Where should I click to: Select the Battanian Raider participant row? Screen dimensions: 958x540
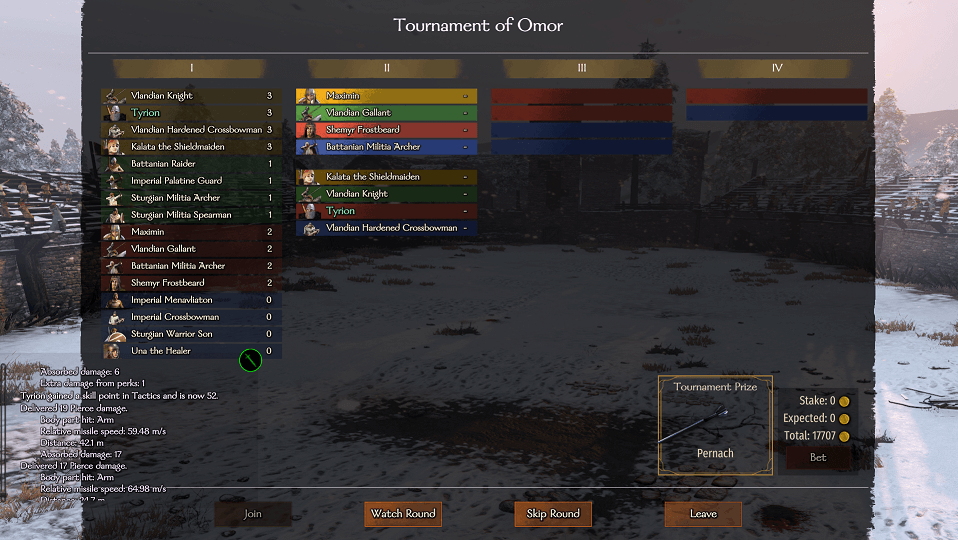point(190,164)
